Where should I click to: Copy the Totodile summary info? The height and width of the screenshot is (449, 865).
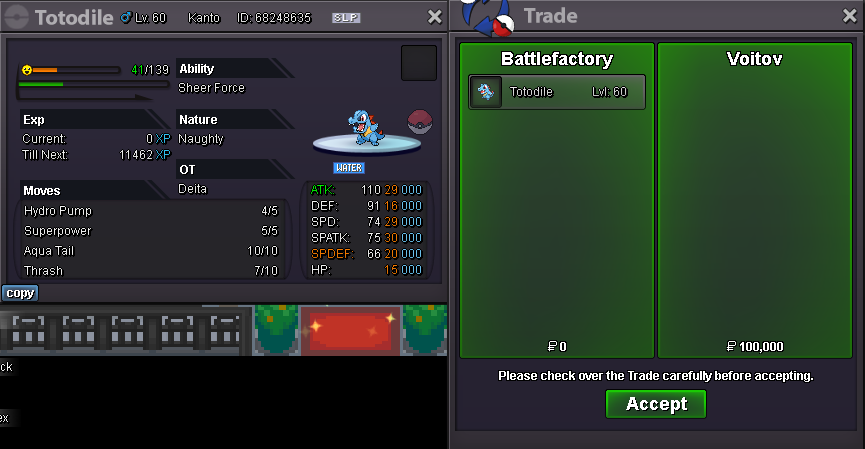click(x=20, y=293)
